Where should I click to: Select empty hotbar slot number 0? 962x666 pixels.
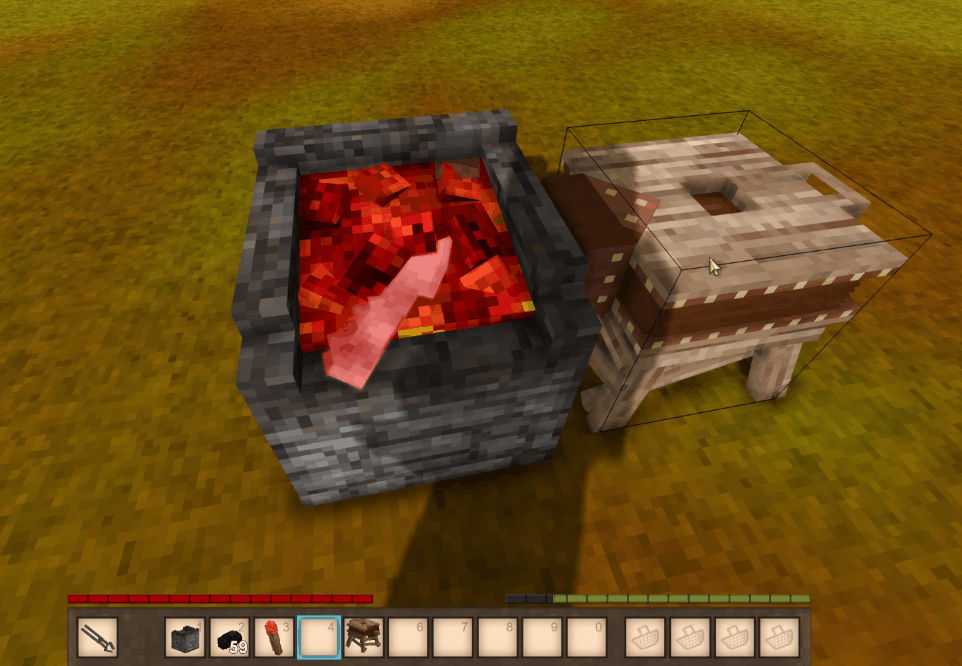pos(586,637)
